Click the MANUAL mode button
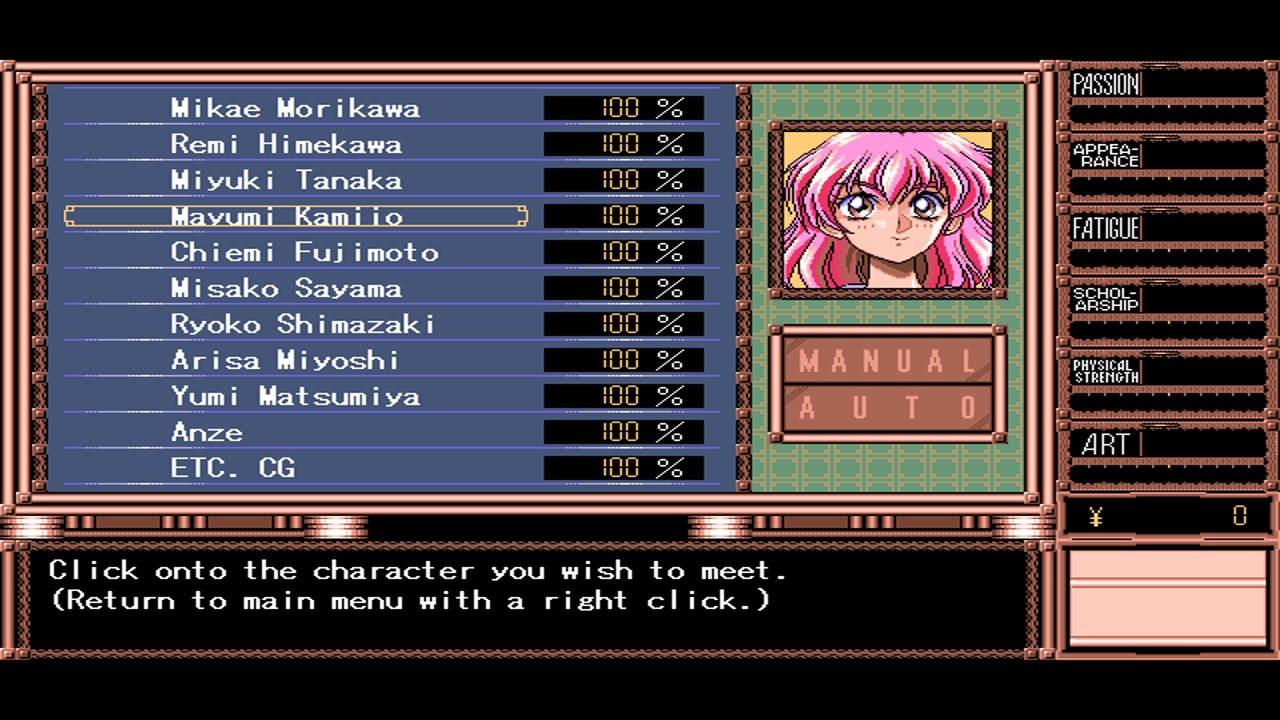This screenshot has width=1280, height=720. click(888, 361)
